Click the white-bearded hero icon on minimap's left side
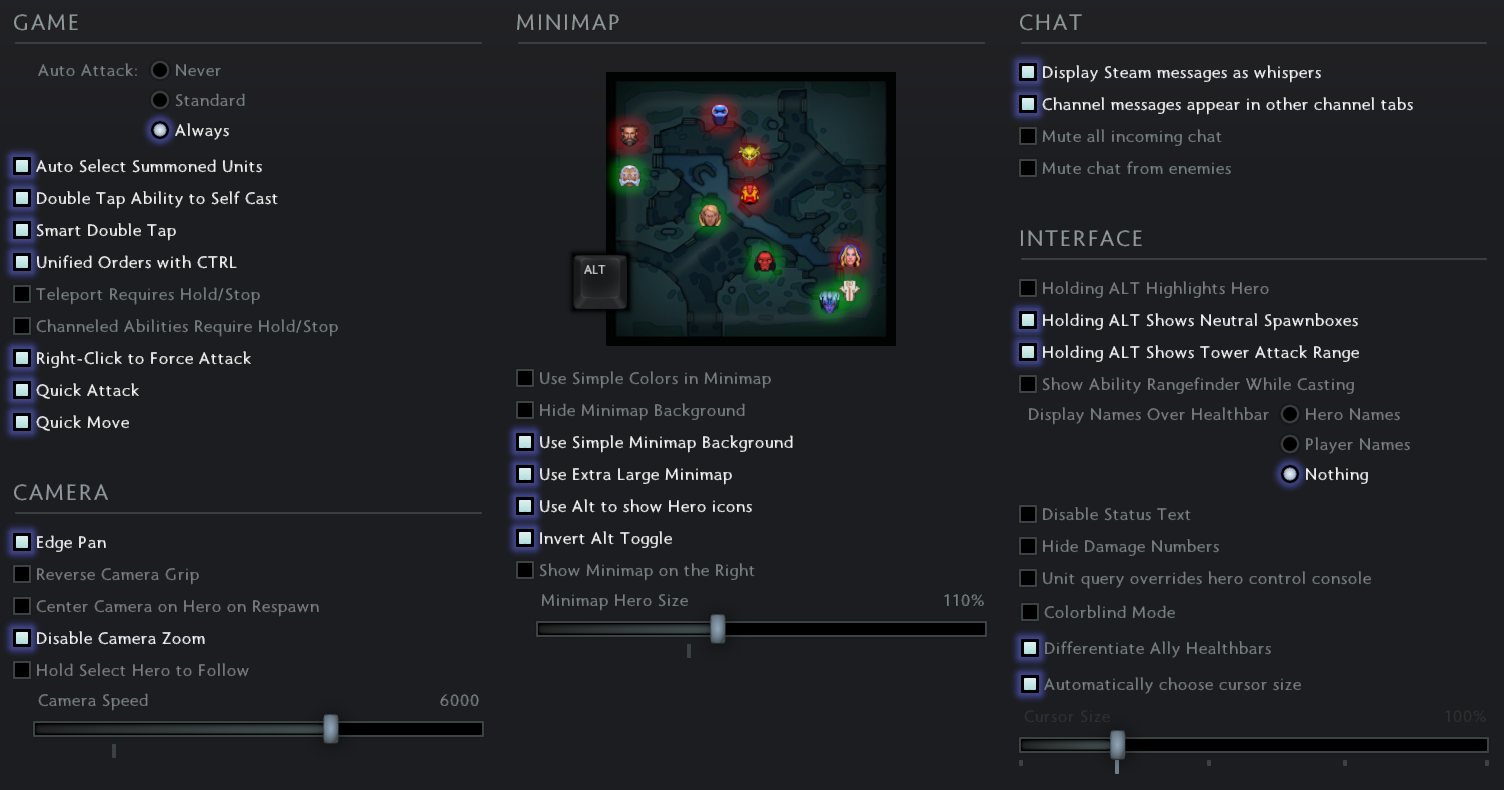 (x=629, y=174)
